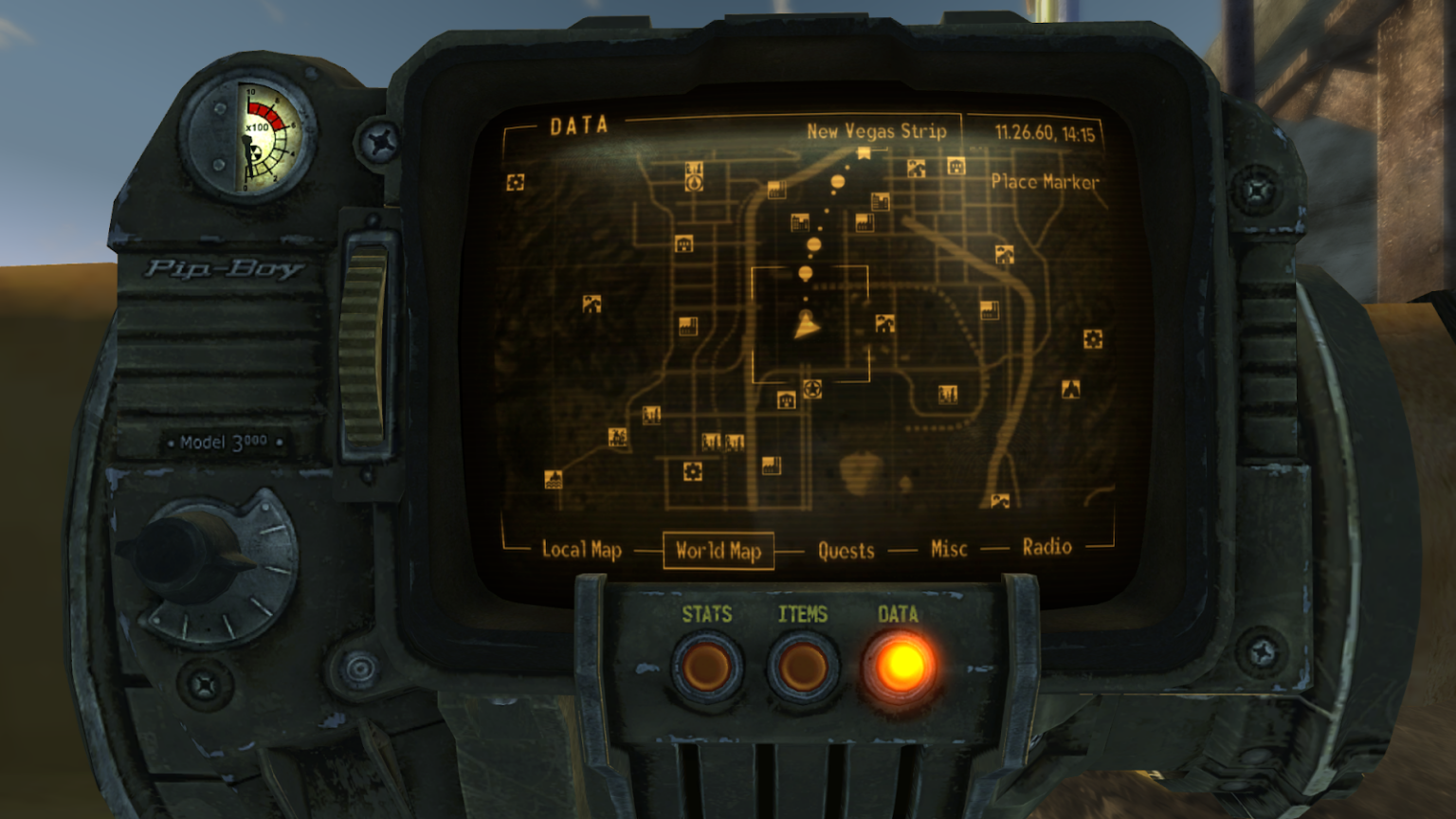1456x819 pixels.
Task: Click the World Map selector box
Action: 718,549
